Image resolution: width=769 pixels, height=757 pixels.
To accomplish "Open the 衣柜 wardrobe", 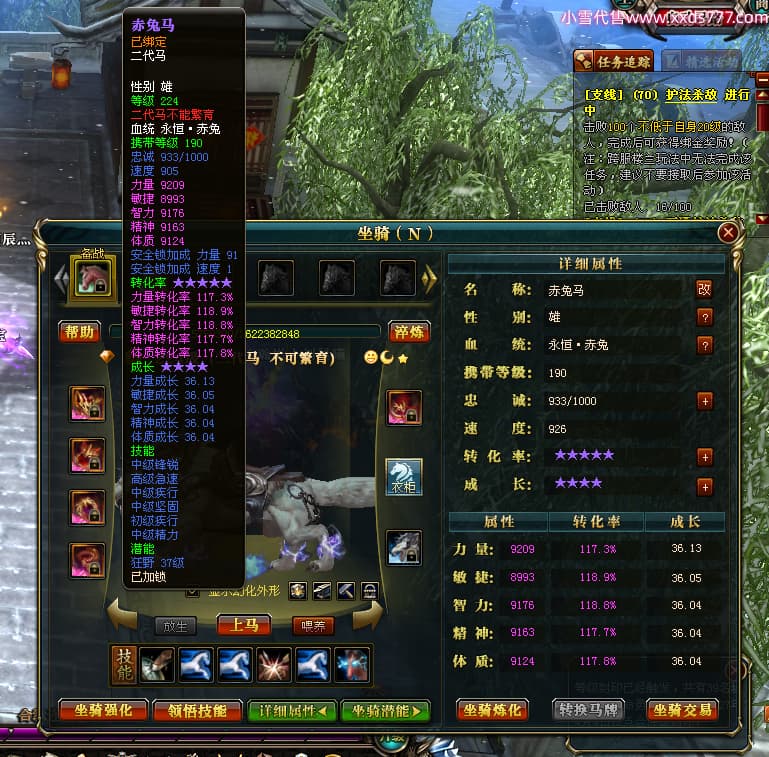I will (404, 477).
